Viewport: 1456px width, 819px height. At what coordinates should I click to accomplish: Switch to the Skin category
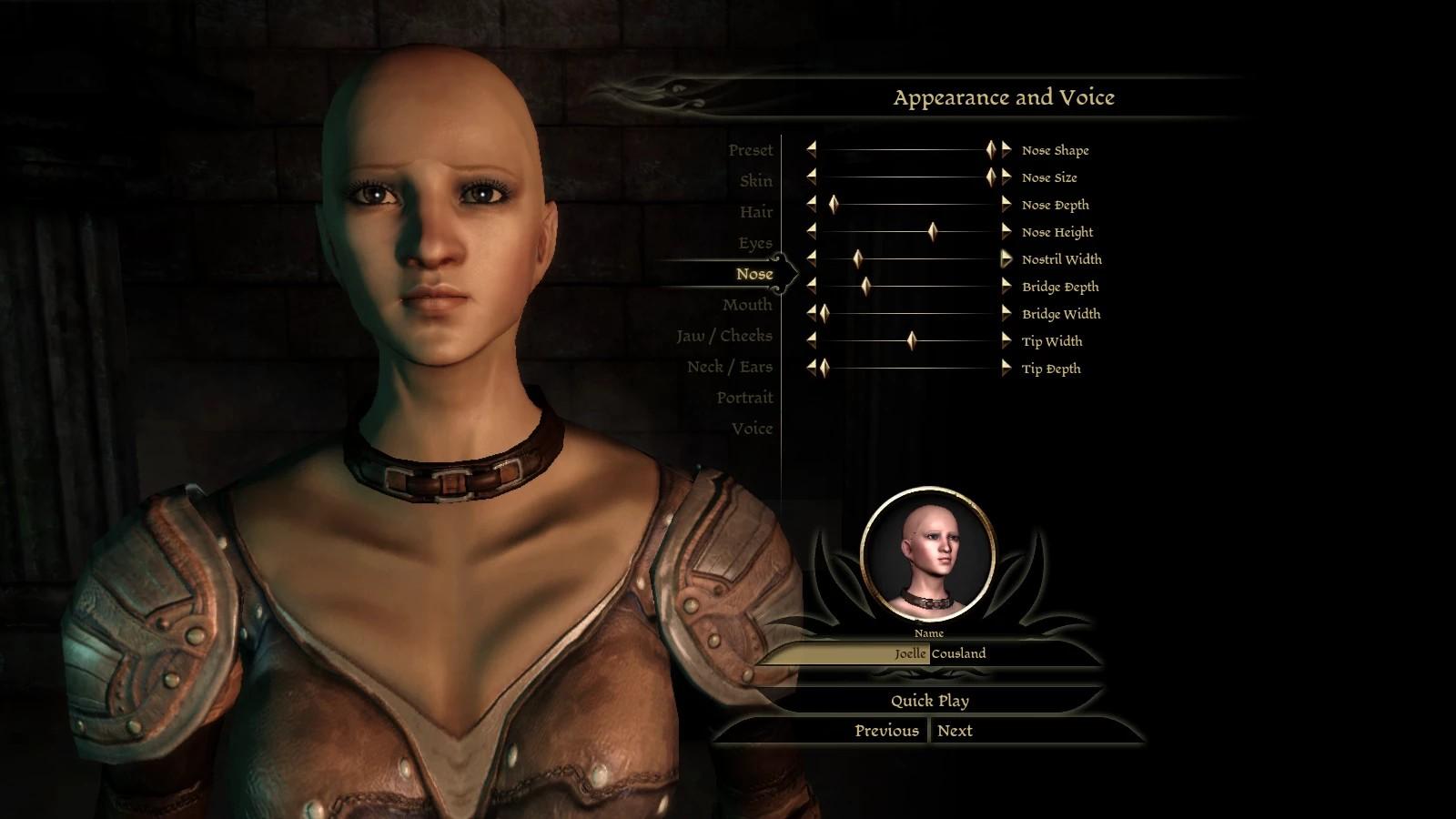click(755, 181)
